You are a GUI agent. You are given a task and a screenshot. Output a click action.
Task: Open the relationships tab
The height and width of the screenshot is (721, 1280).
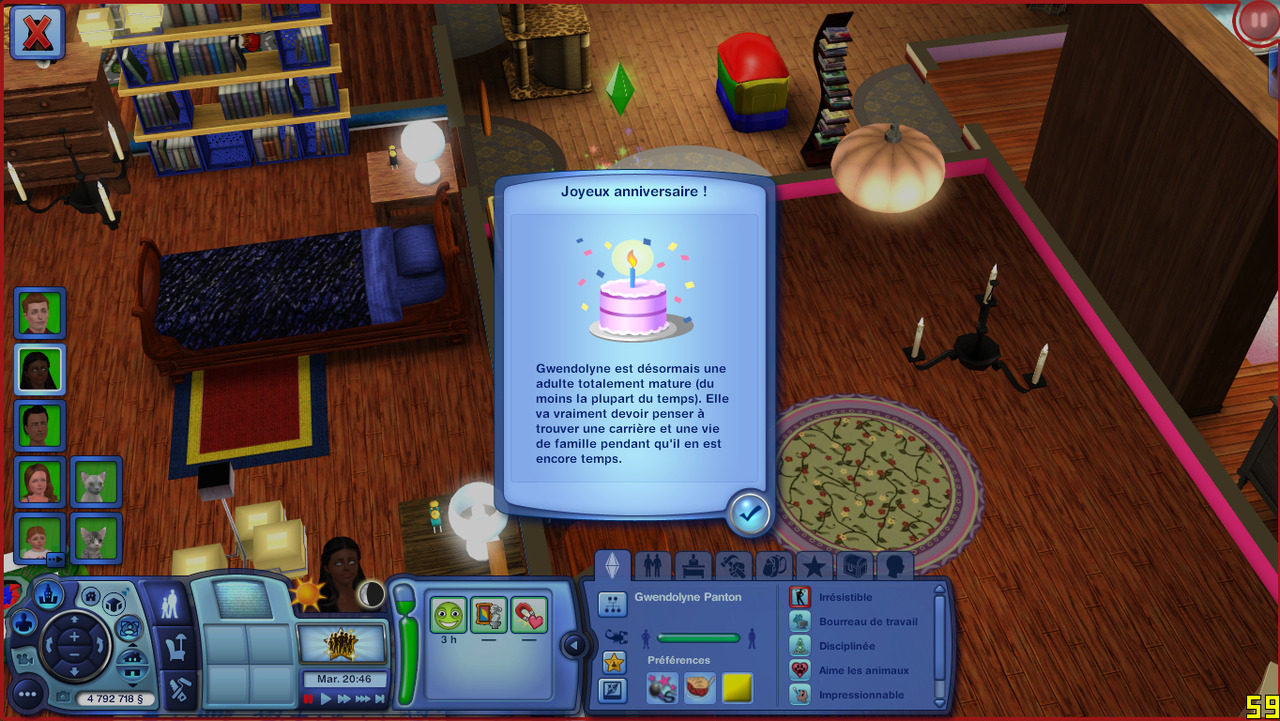pos(653,567)
